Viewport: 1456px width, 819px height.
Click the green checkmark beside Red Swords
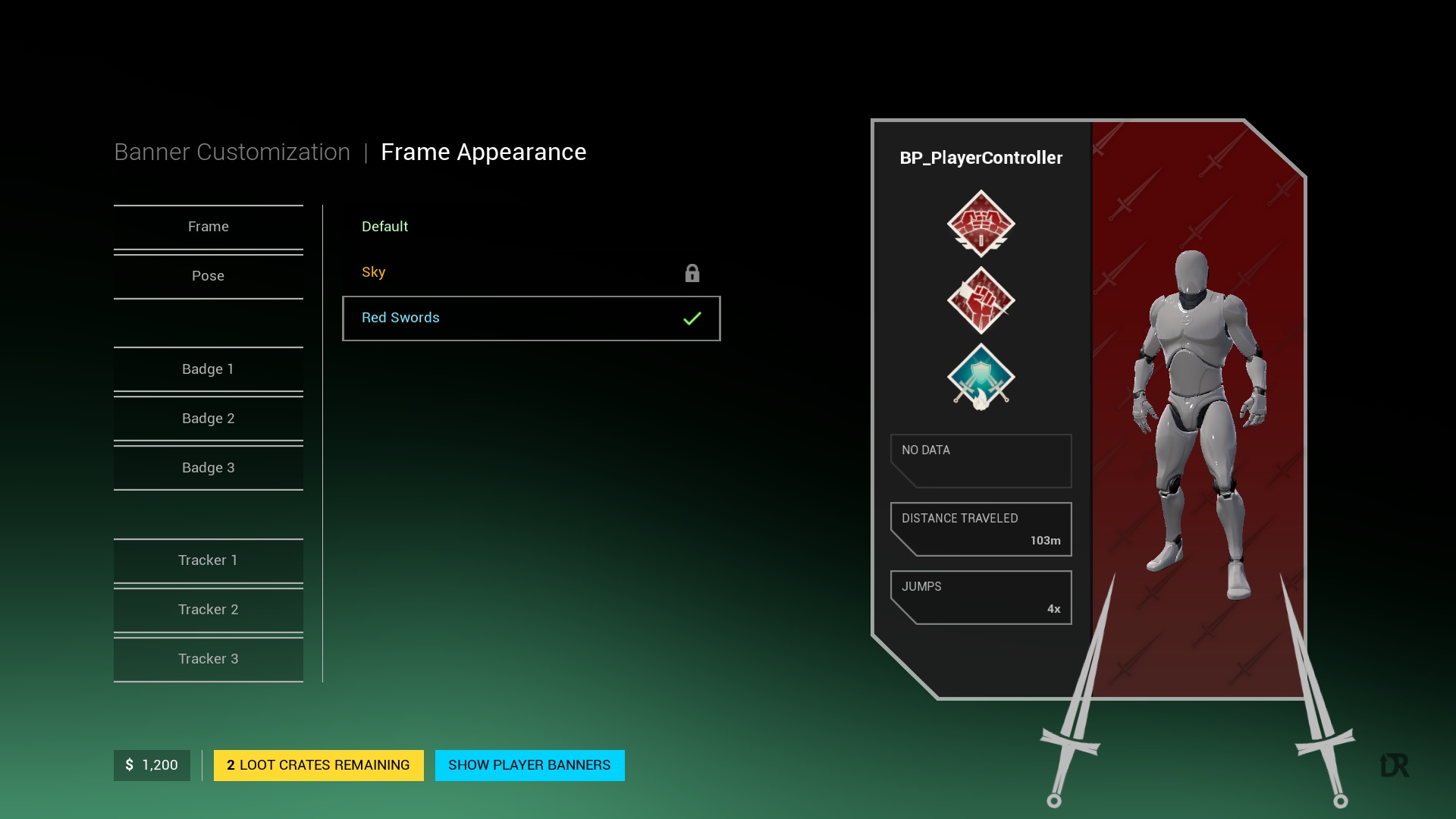point(691,318)
